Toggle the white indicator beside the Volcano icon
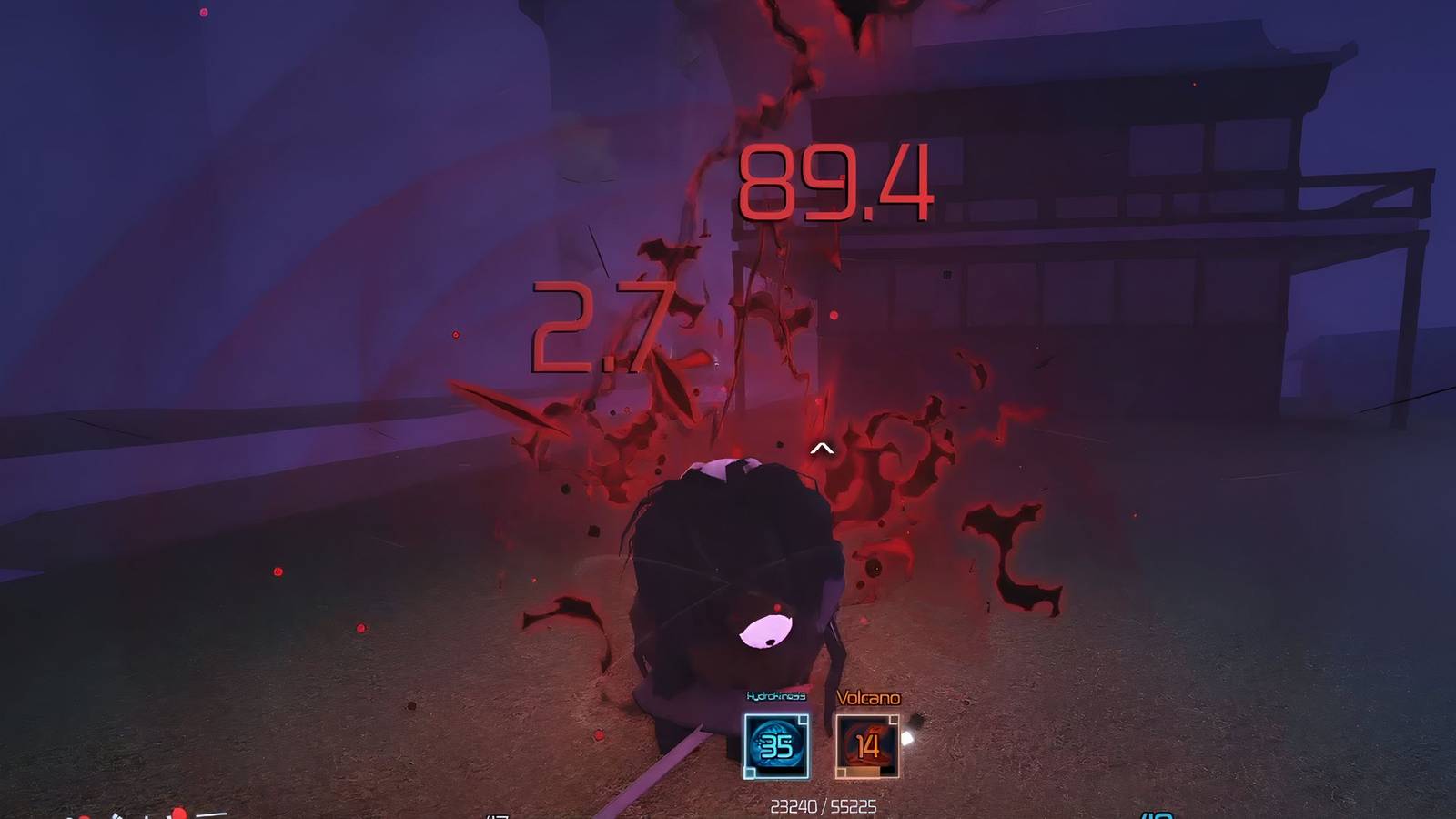Viewport: 1456px width, 819px height. (906, 738)
